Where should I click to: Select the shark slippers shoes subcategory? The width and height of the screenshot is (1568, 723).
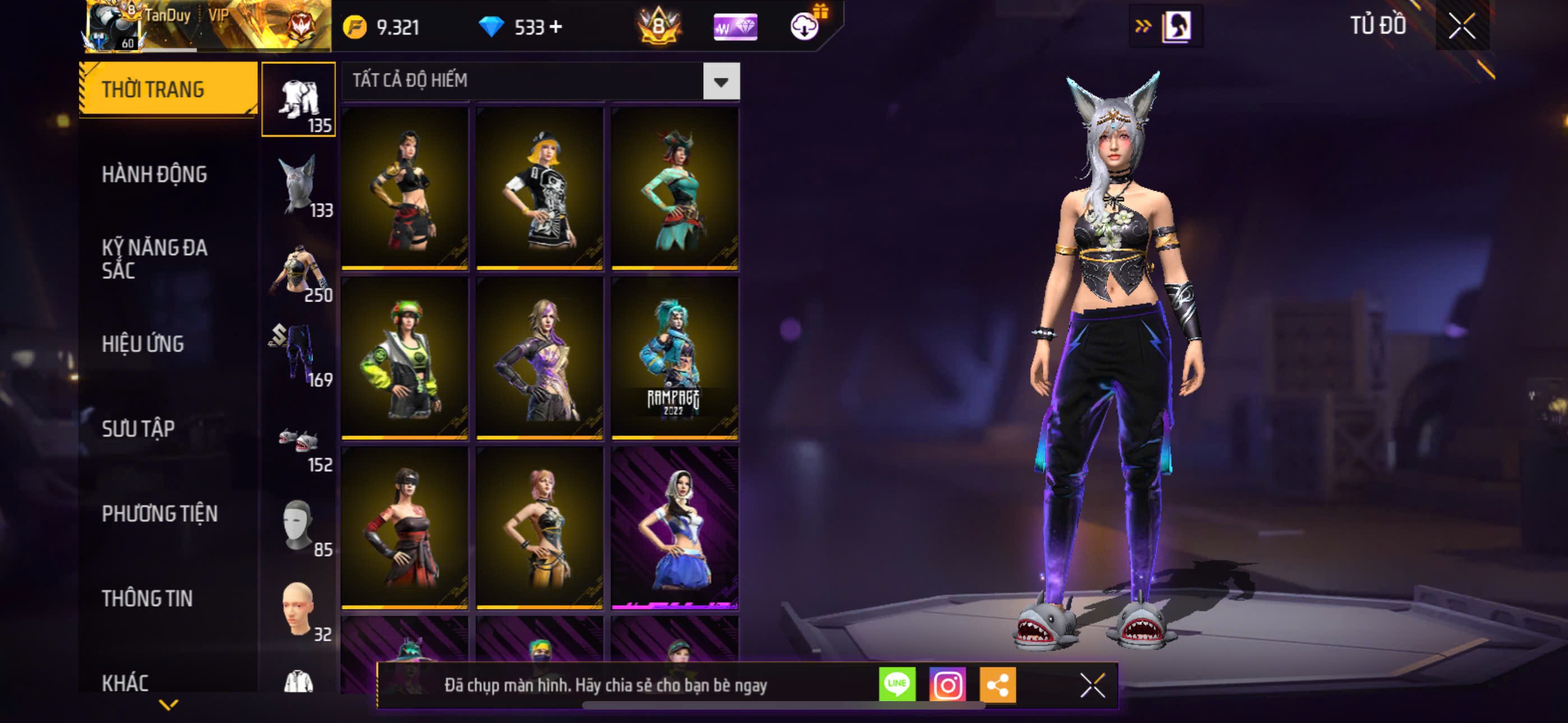click(x=298, y=440)
